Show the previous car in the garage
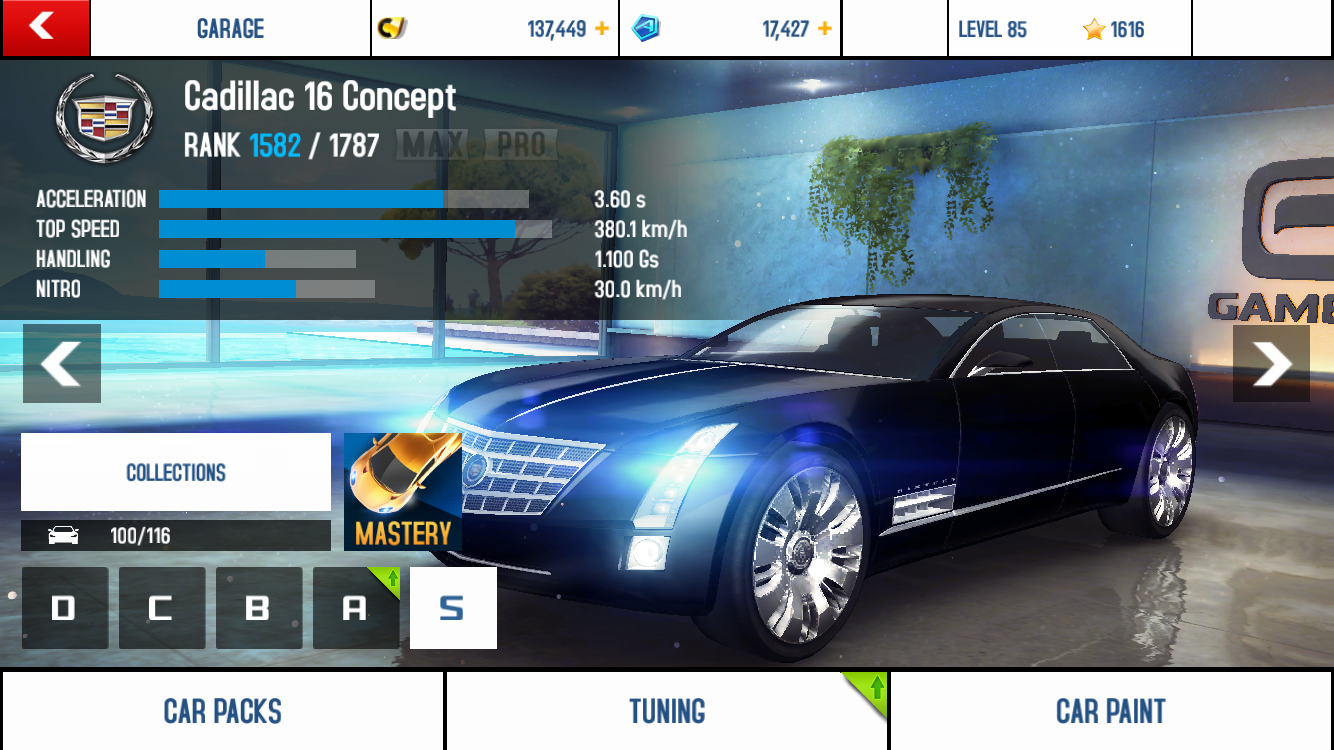This screenshot has width=1334, height=750. coord(62,363)
